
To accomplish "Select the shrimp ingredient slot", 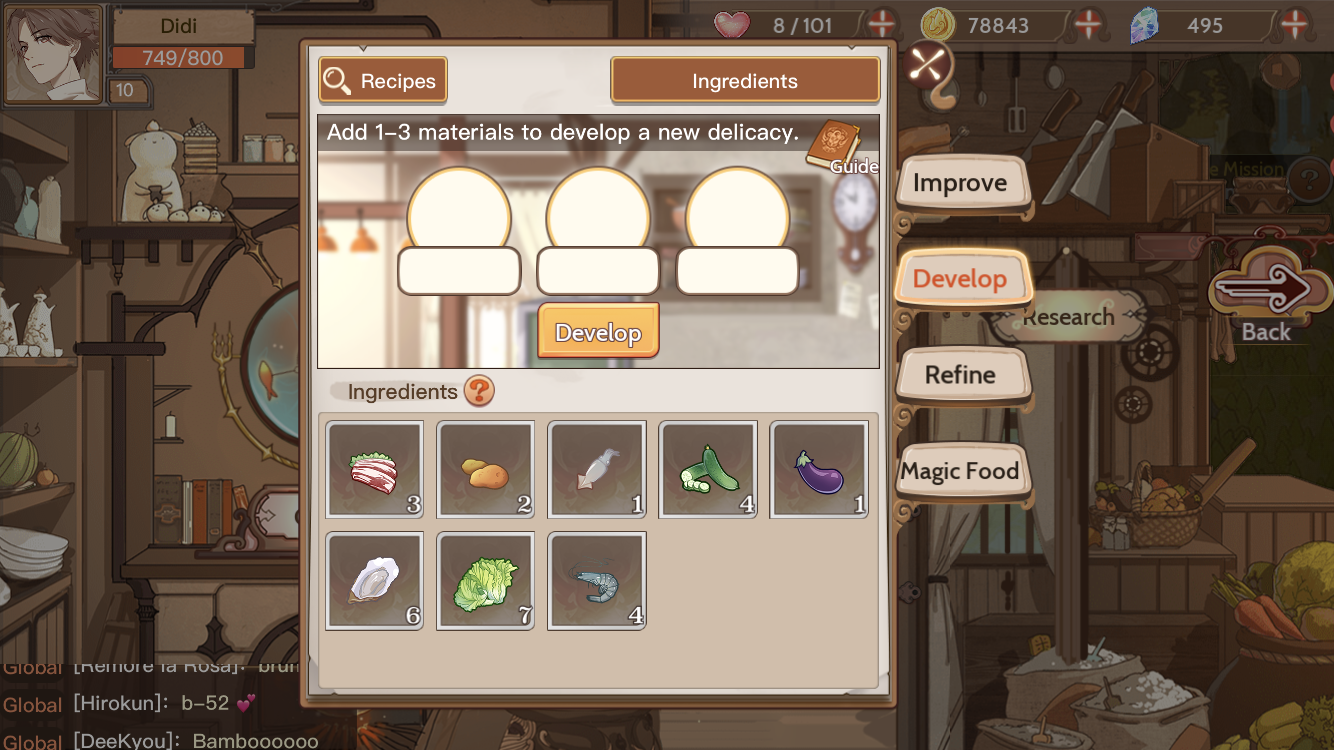I will point(597,581).
